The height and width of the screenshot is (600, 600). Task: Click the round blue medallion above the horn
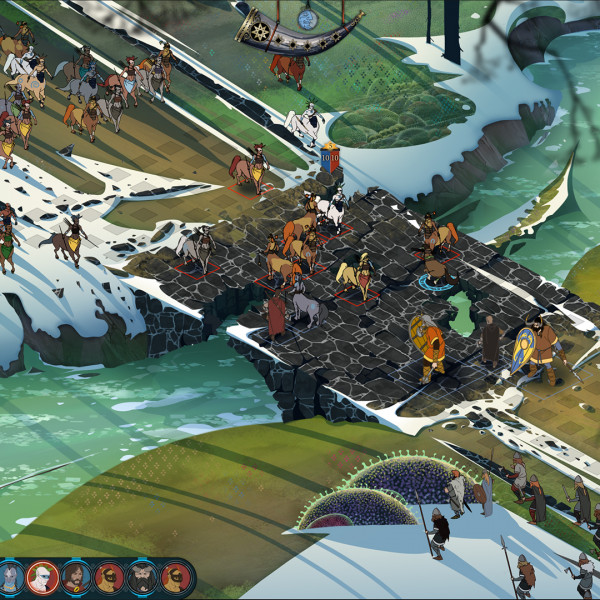[307, 18]
